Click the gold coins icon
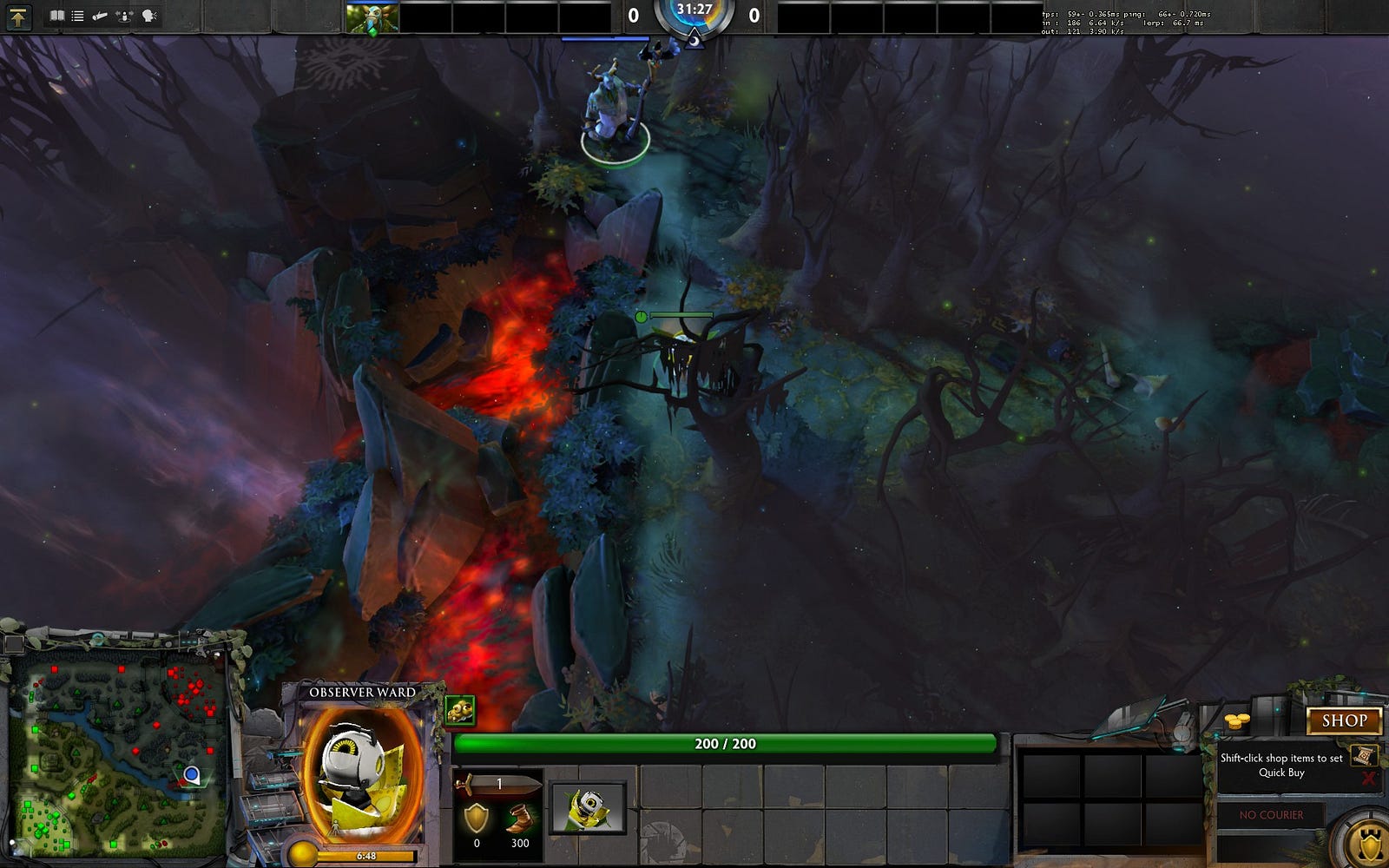The width and height of the screenshot is (1389, 868). pos(1237,721)
